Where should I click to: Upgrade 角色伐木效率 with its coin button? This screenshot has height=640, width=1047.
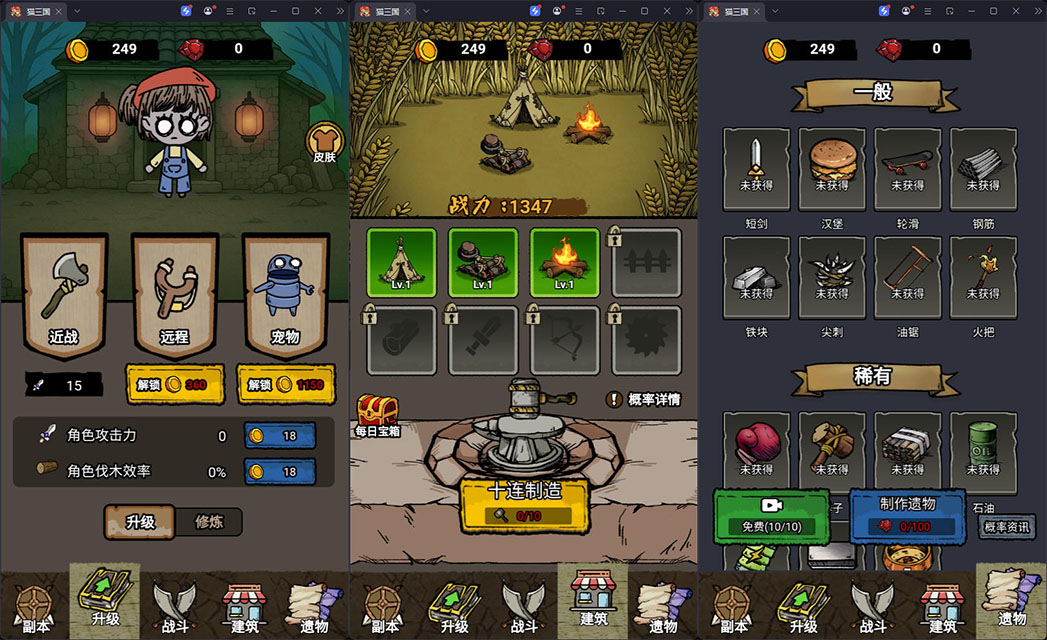point(279,471)
